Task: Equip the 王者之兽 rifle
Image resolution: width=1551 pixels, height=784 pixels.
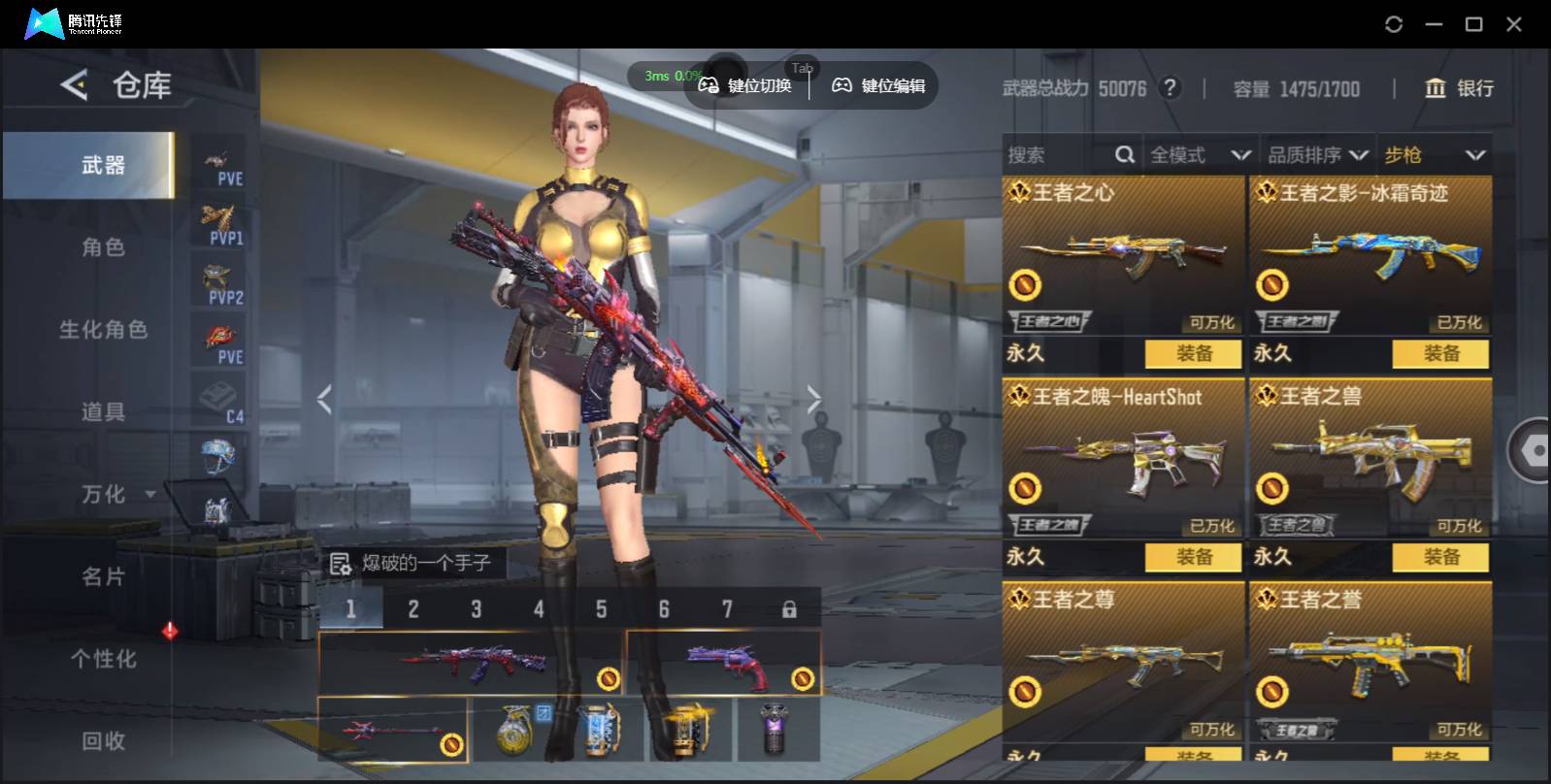Action: click(1440, 557)
